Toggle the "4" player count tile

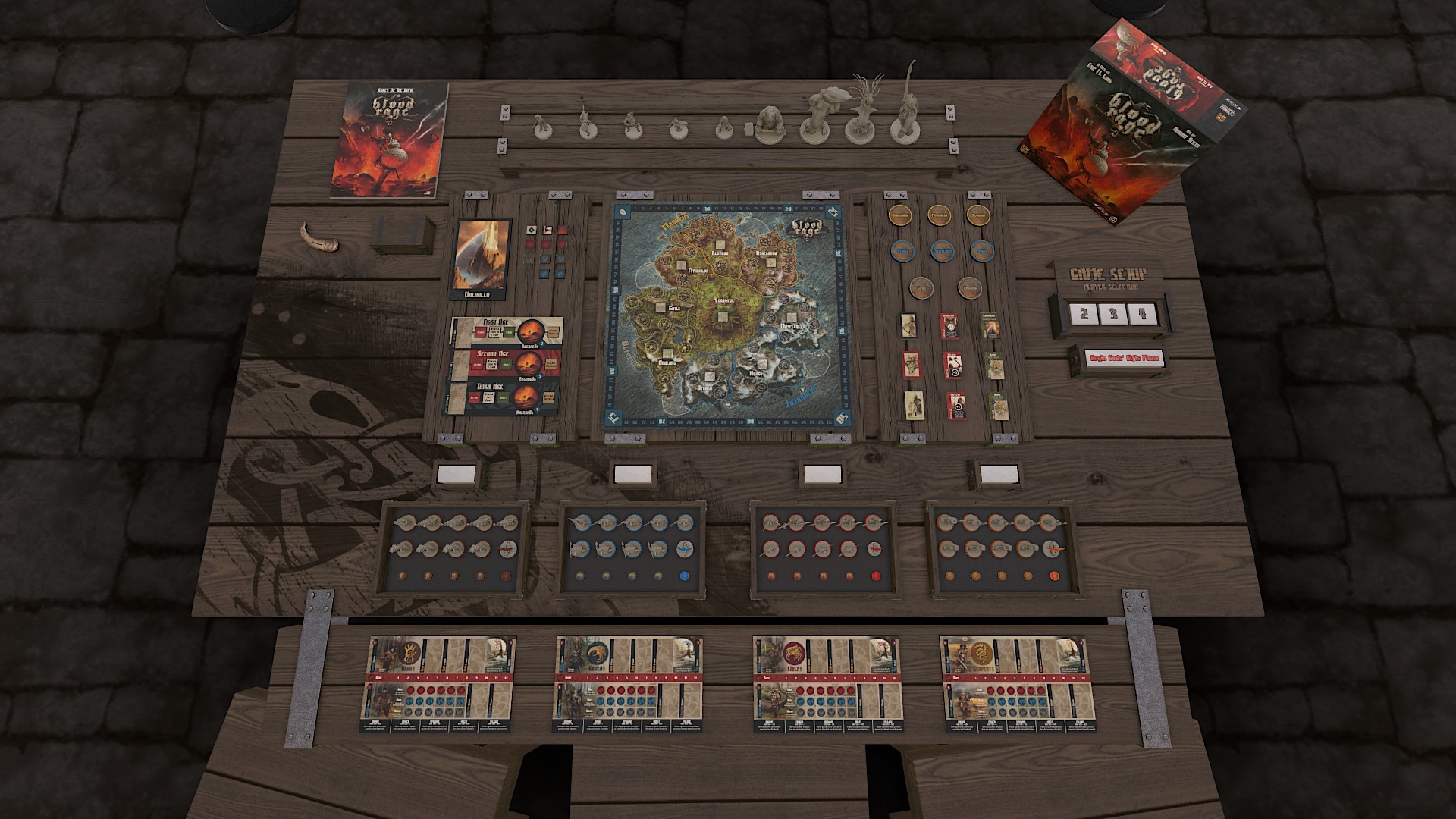click(x=1142, y=313)
